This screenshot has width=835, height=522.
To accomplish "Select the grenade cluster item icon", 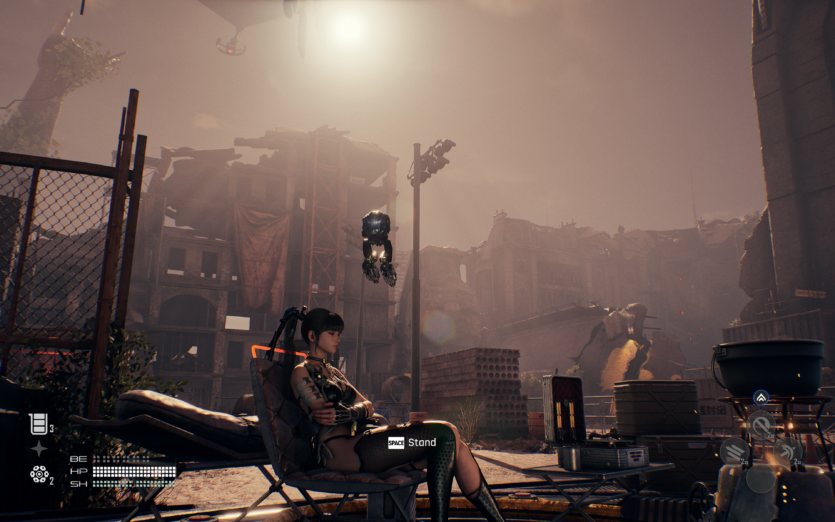I will [38, 473].
